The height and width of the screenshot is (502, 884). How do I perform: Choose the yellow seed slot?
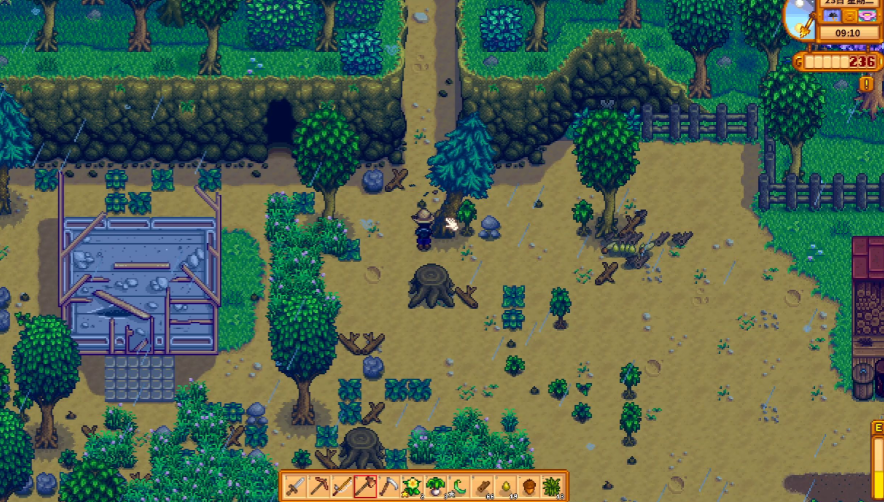pos(506,487)
